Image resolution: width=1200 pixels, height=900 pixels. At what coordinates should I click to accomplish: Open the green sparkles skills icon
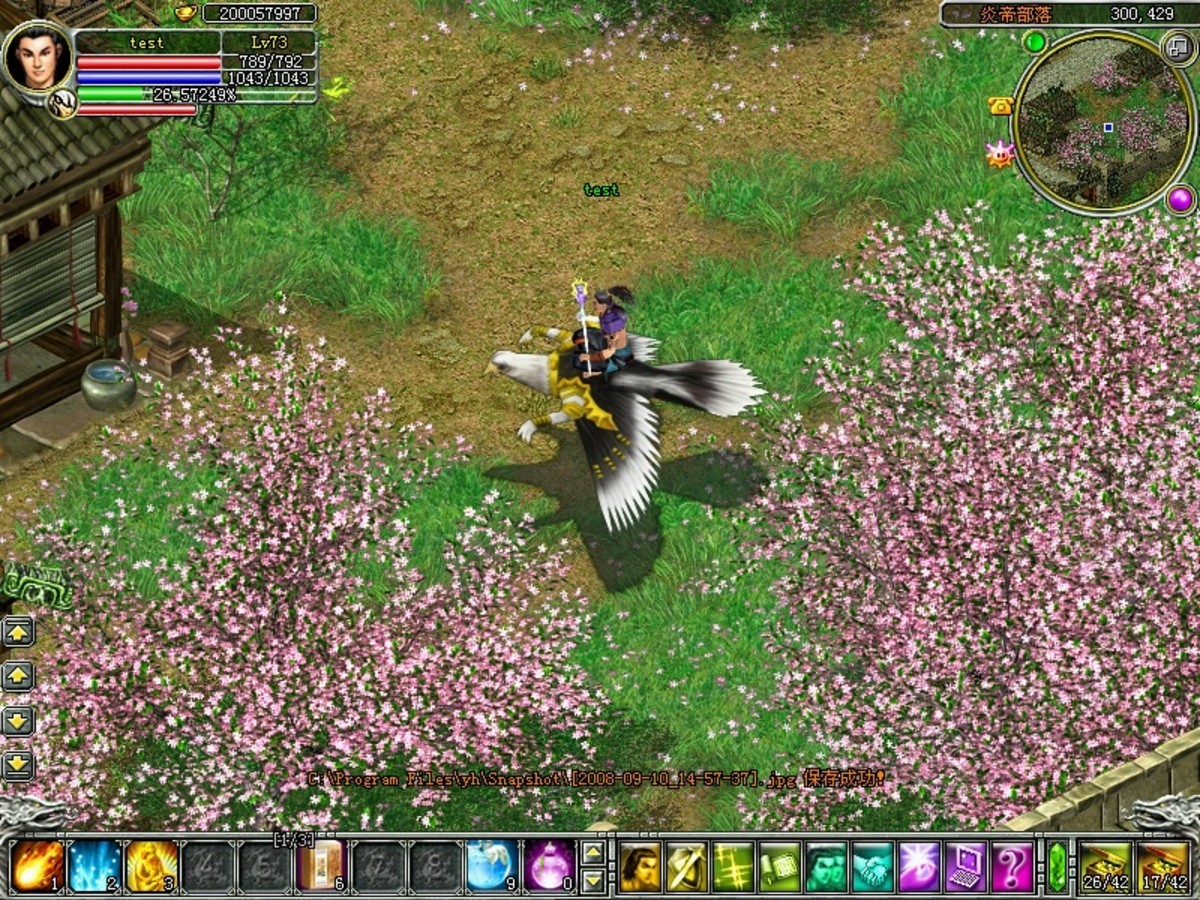(x=733, y=867)
